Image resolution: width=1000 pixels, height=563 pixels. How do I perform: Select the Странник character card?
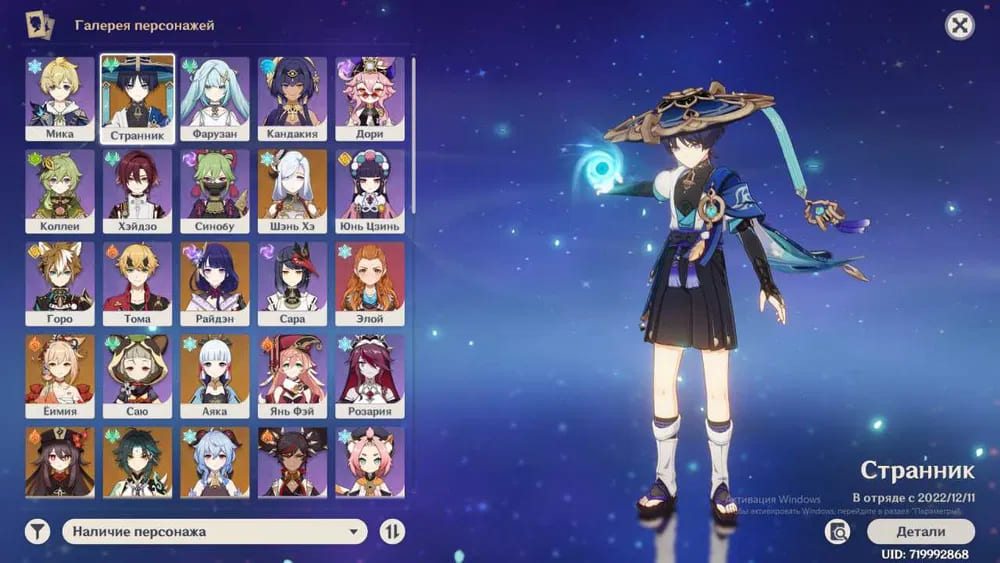[x=138, y=98]
